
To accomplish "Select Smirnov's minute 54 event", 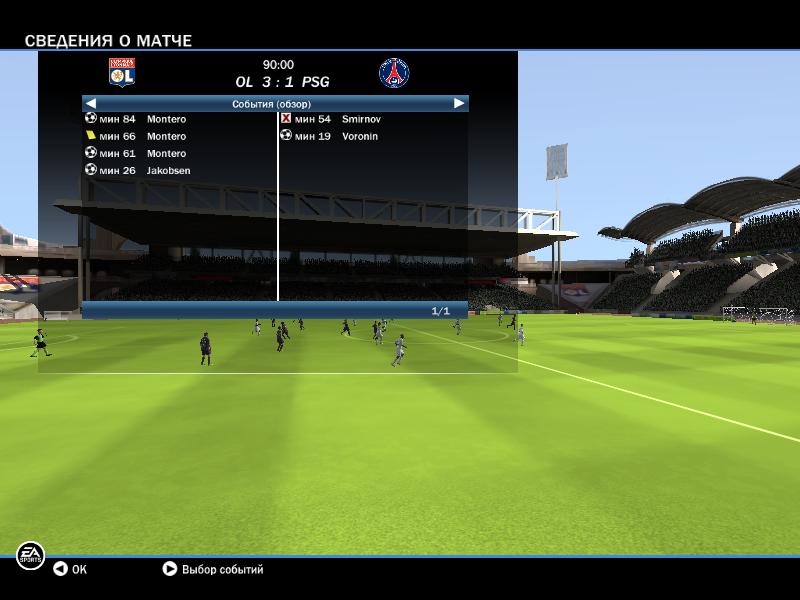I will 331,119.
